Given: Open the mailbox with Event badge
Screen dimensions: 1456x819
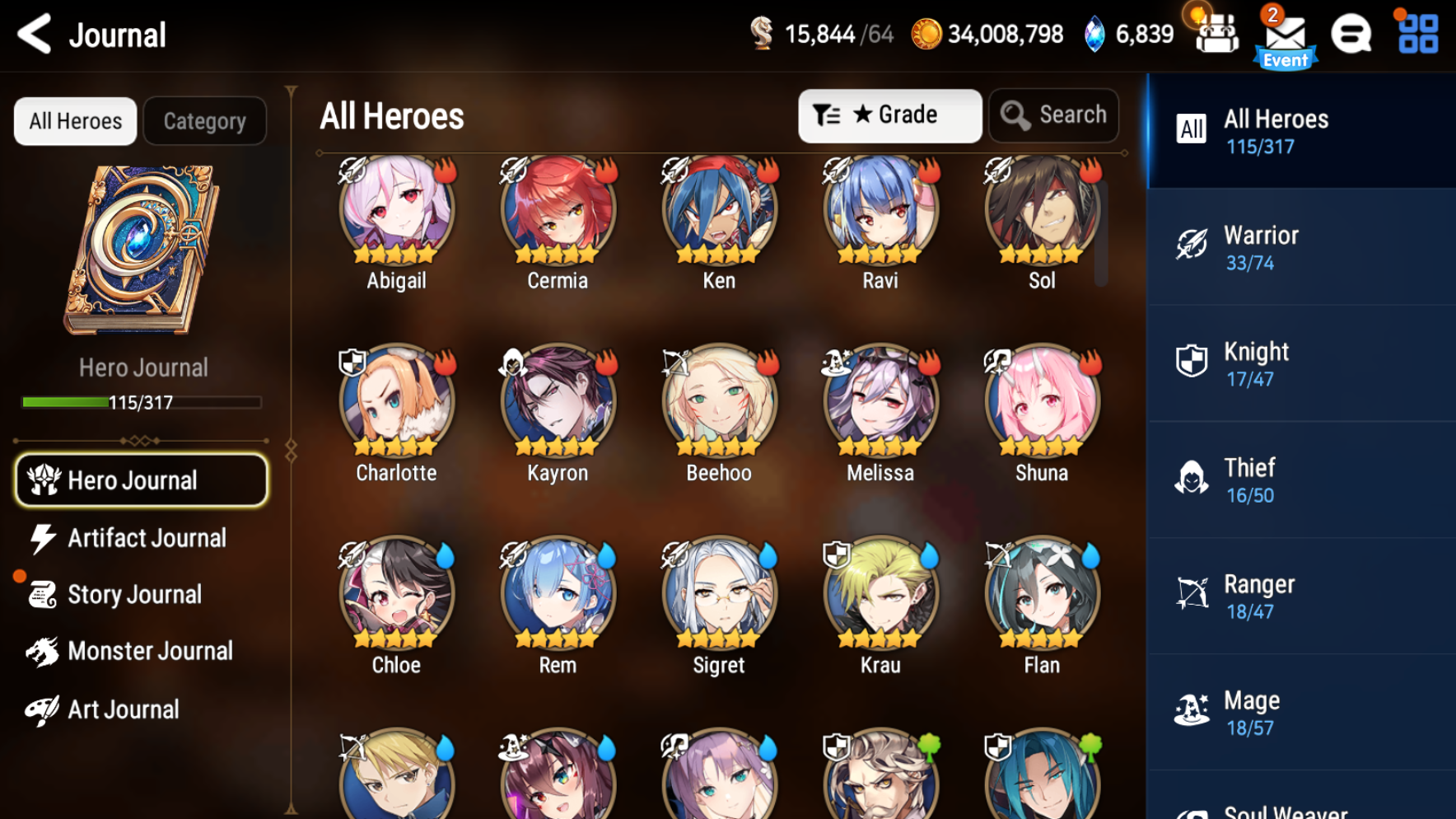Looking at the screenshot, I should click(x=1285, y=35).
